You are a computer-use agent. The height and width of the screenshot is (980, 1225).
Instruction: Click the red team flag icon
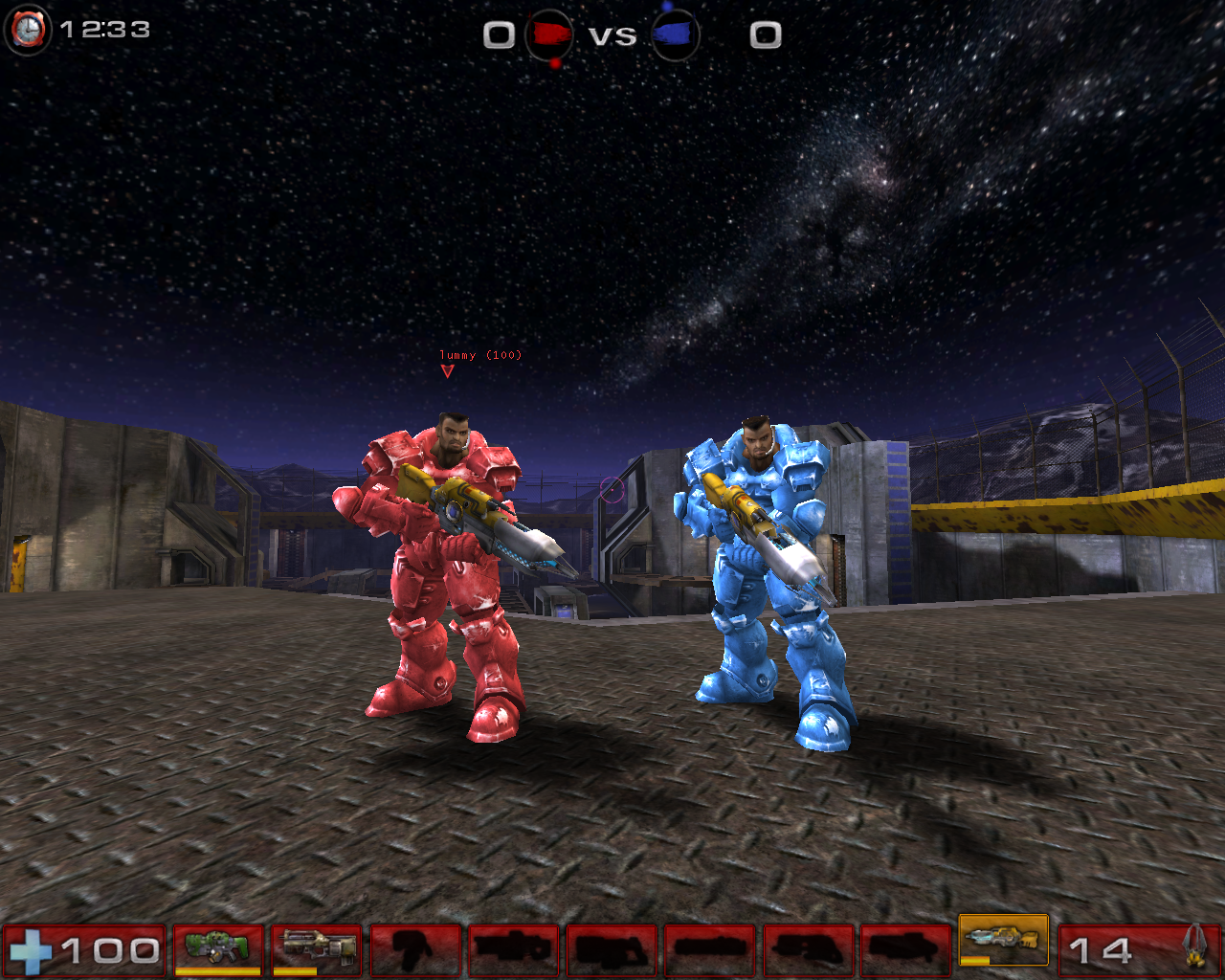click(x=548, y=35)
